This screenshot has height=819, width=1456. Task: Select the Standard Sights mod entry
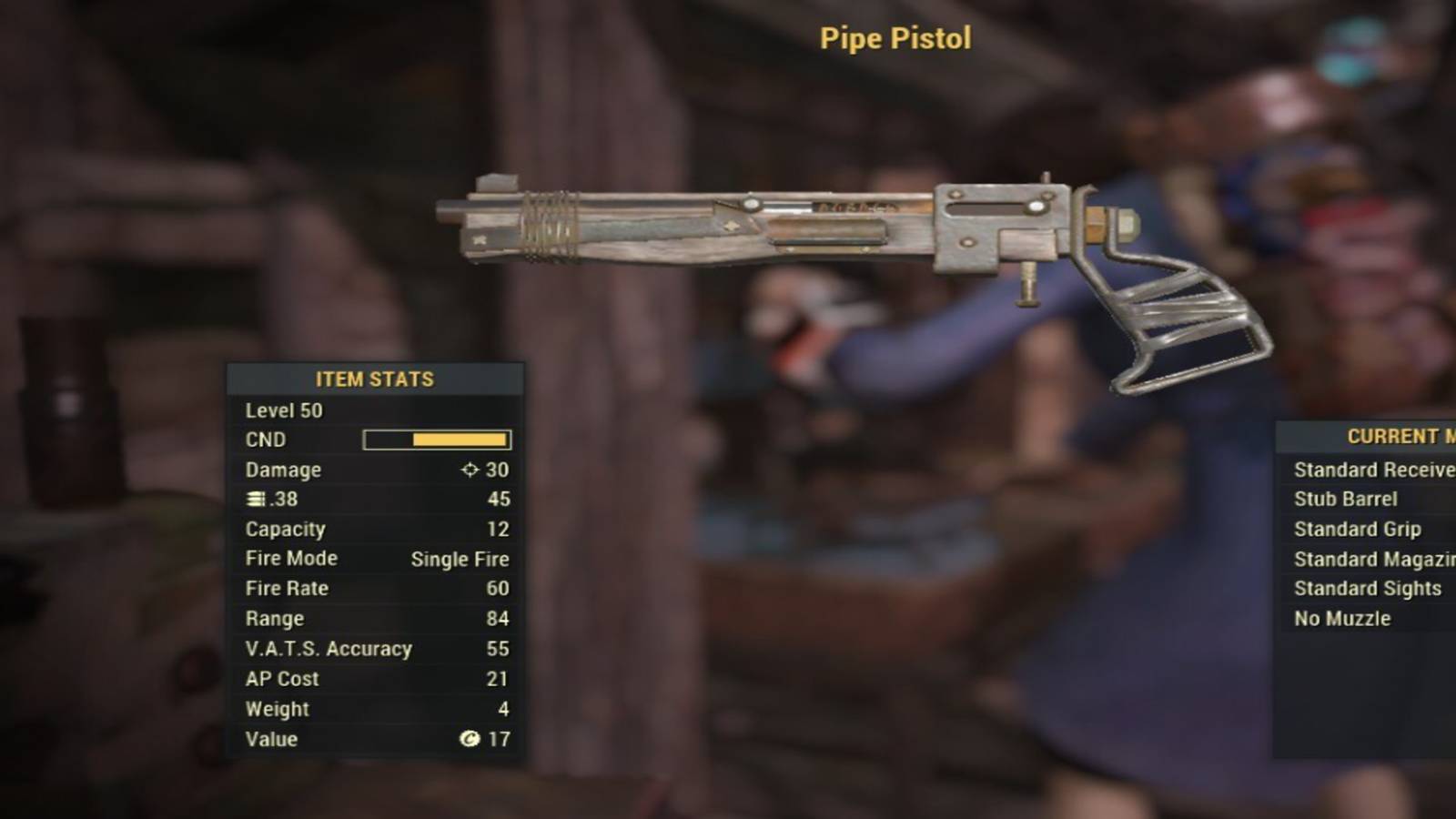(x=1367, y=589)
